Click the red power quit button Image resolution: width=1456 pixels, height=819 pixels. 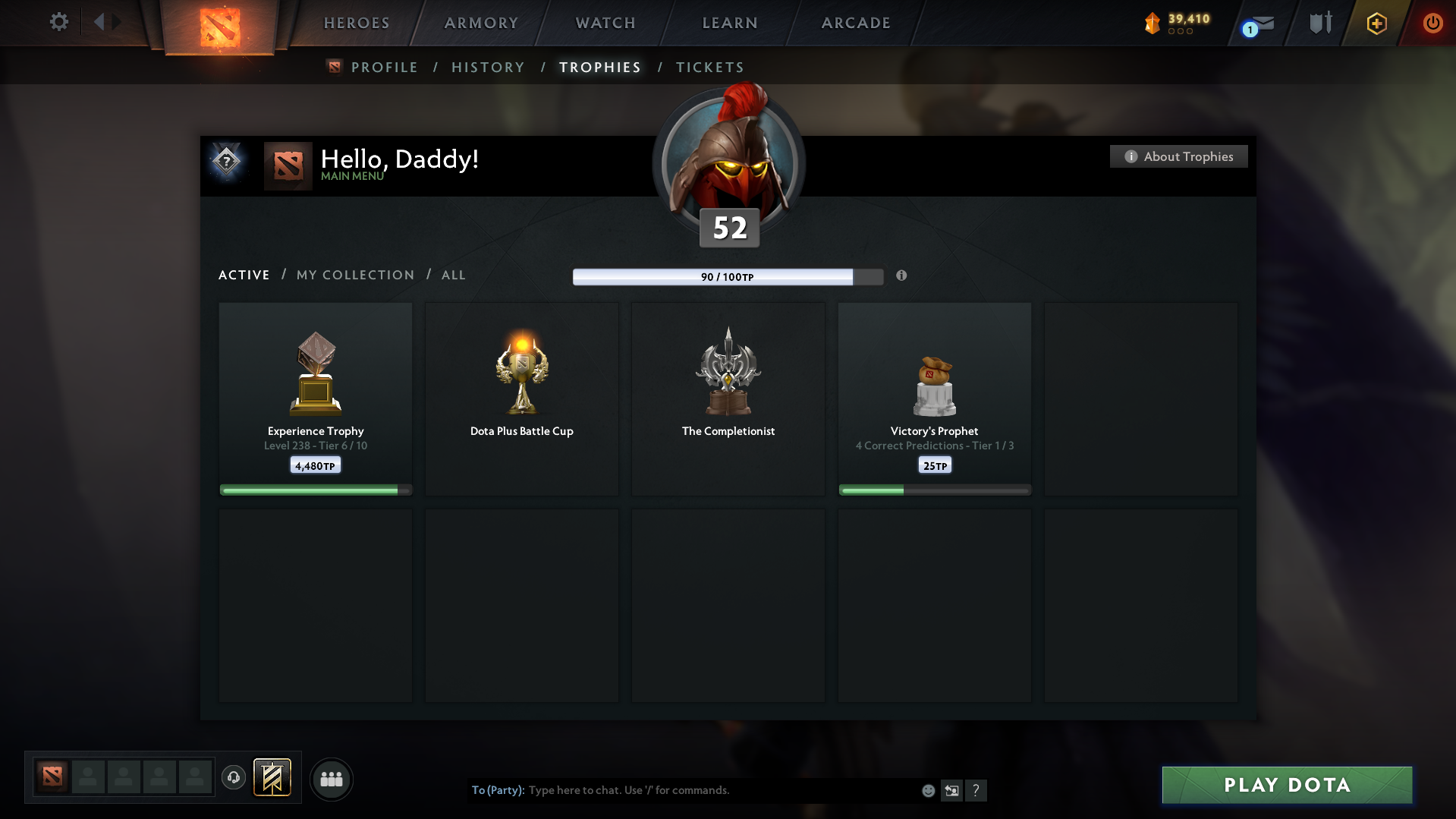1432,23
